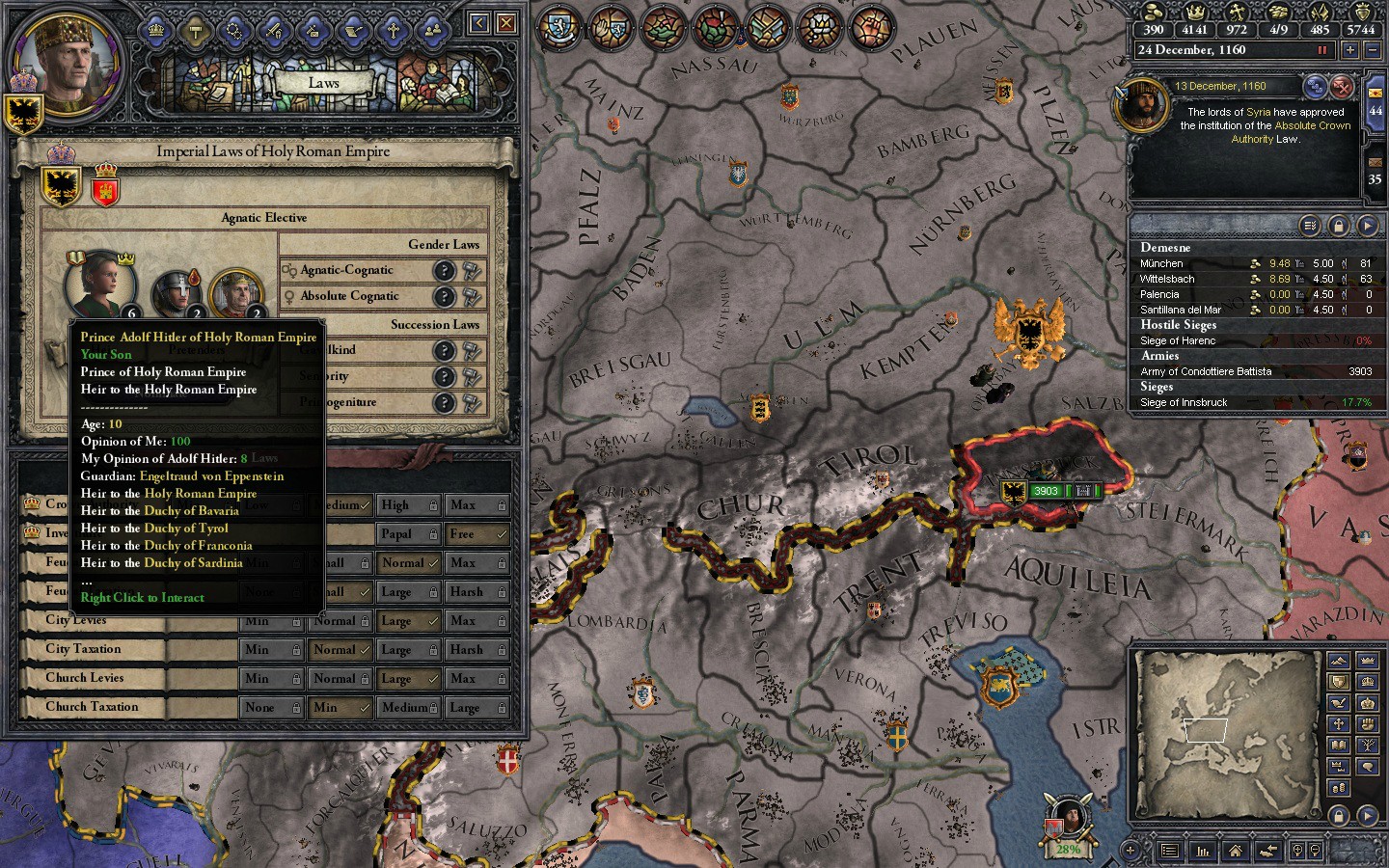This screenshot has width=1389, height=868.
Task: Open the cross-shaped Religion tab icon
Action: coord(393,31)
